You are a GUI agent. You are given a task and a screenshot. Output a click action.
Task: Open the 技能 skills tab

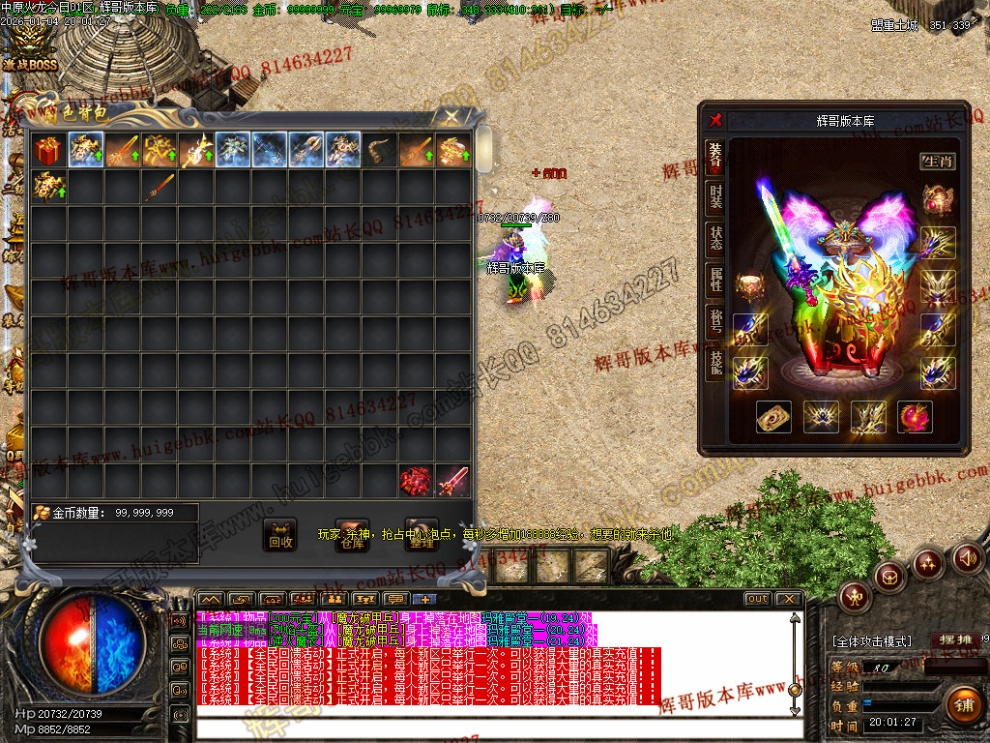tap(715, 364)
